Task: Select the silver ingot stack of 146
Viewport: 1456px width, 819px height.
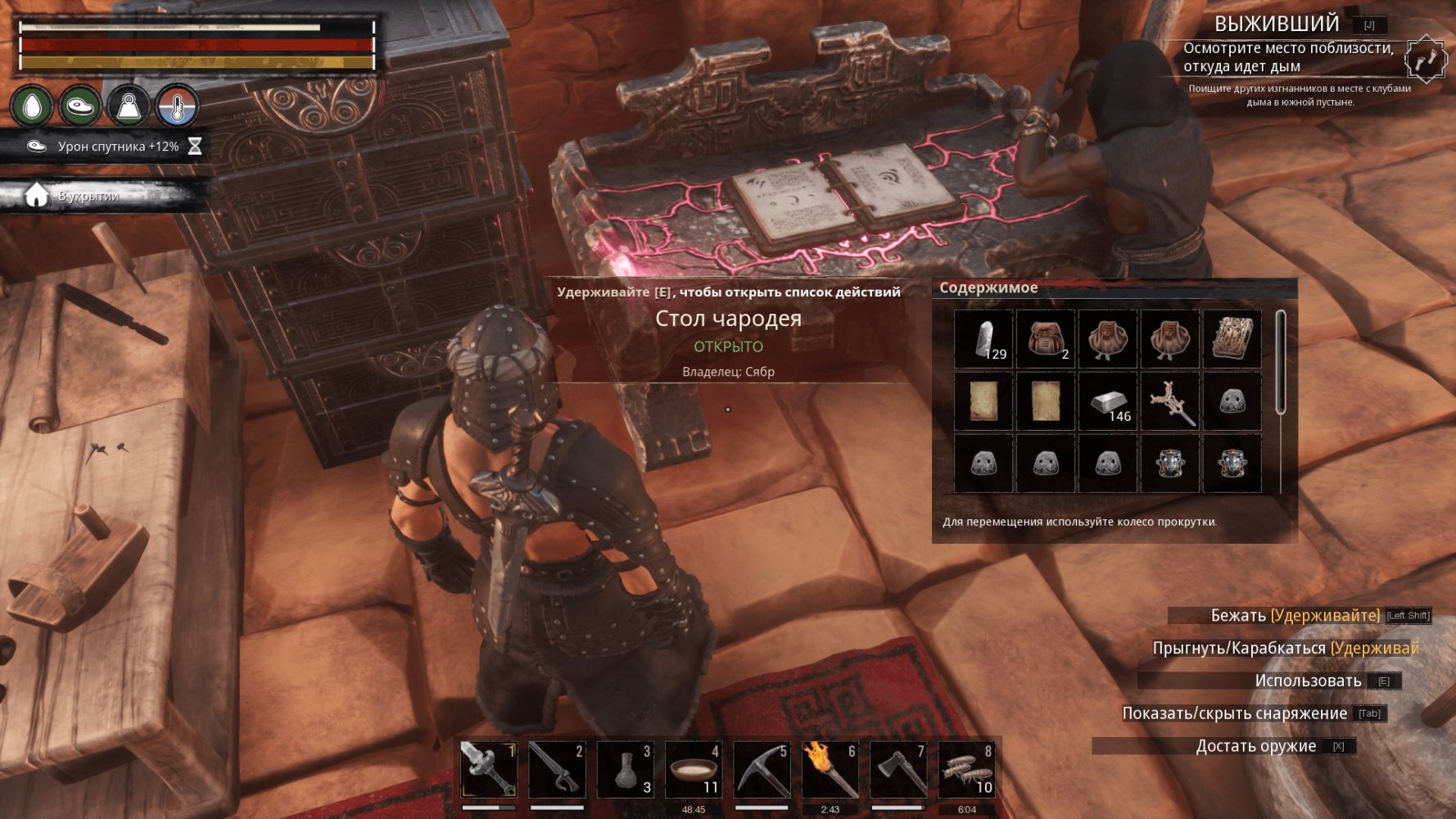Action: (x=1108, y=401)
